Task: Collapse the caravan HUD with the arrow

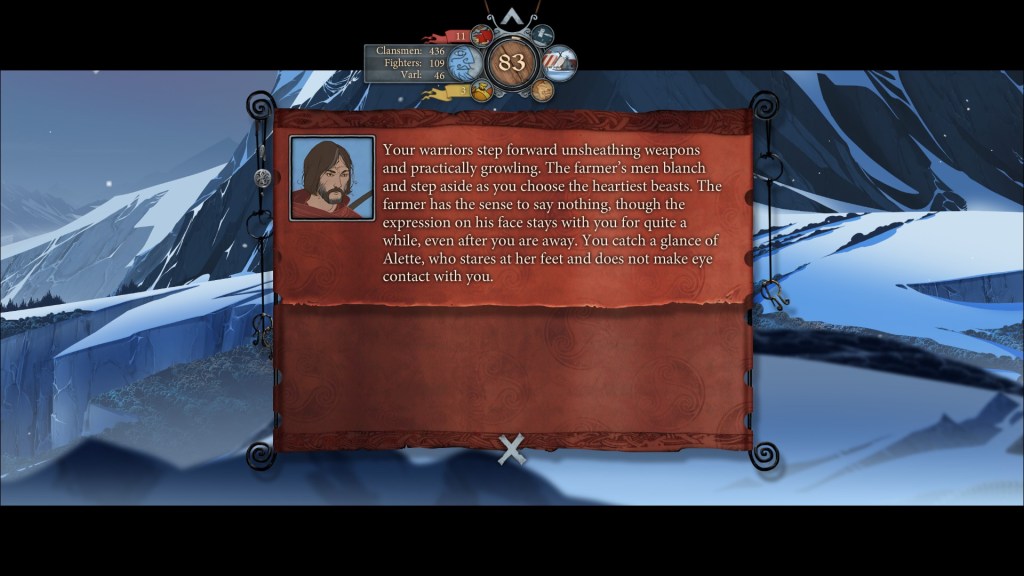Action: tap(512, 16)
